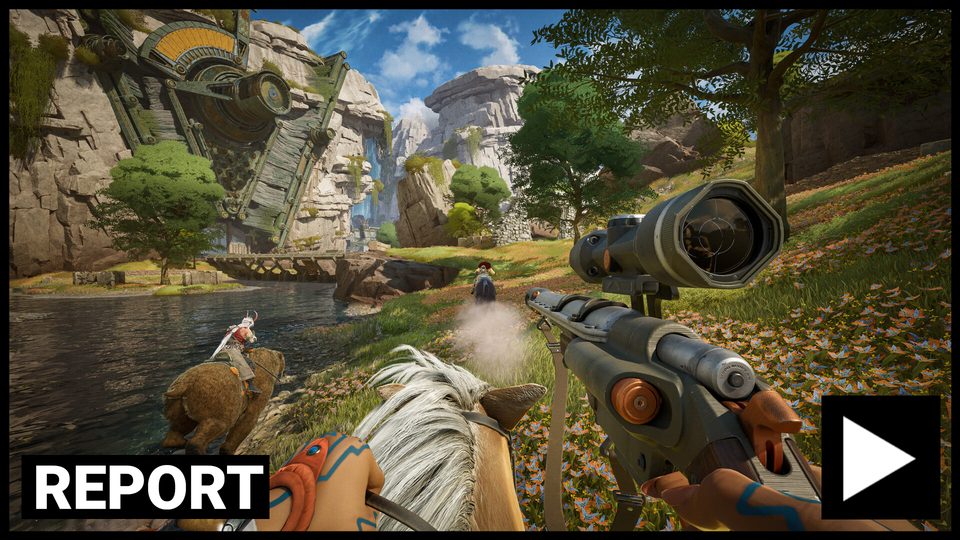Click the REPORT label
Screen dimensions: 960x540
[146, 487]
